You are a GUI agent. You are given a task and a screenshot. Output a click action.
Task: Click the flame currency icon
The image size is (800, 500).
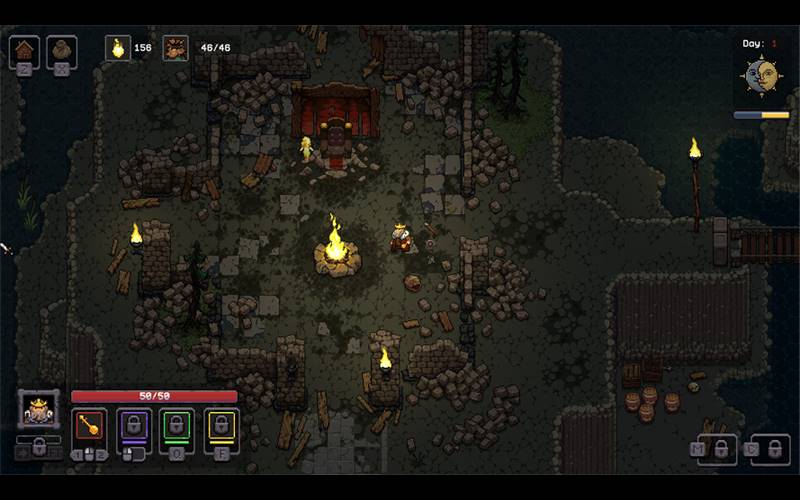pos(118,48)
